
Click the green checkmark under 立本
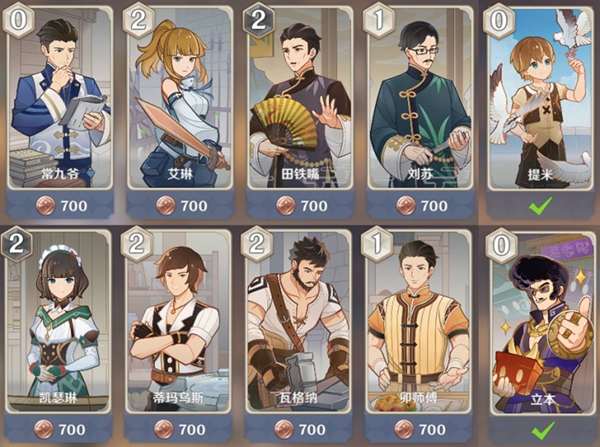(x=539, y=428)
